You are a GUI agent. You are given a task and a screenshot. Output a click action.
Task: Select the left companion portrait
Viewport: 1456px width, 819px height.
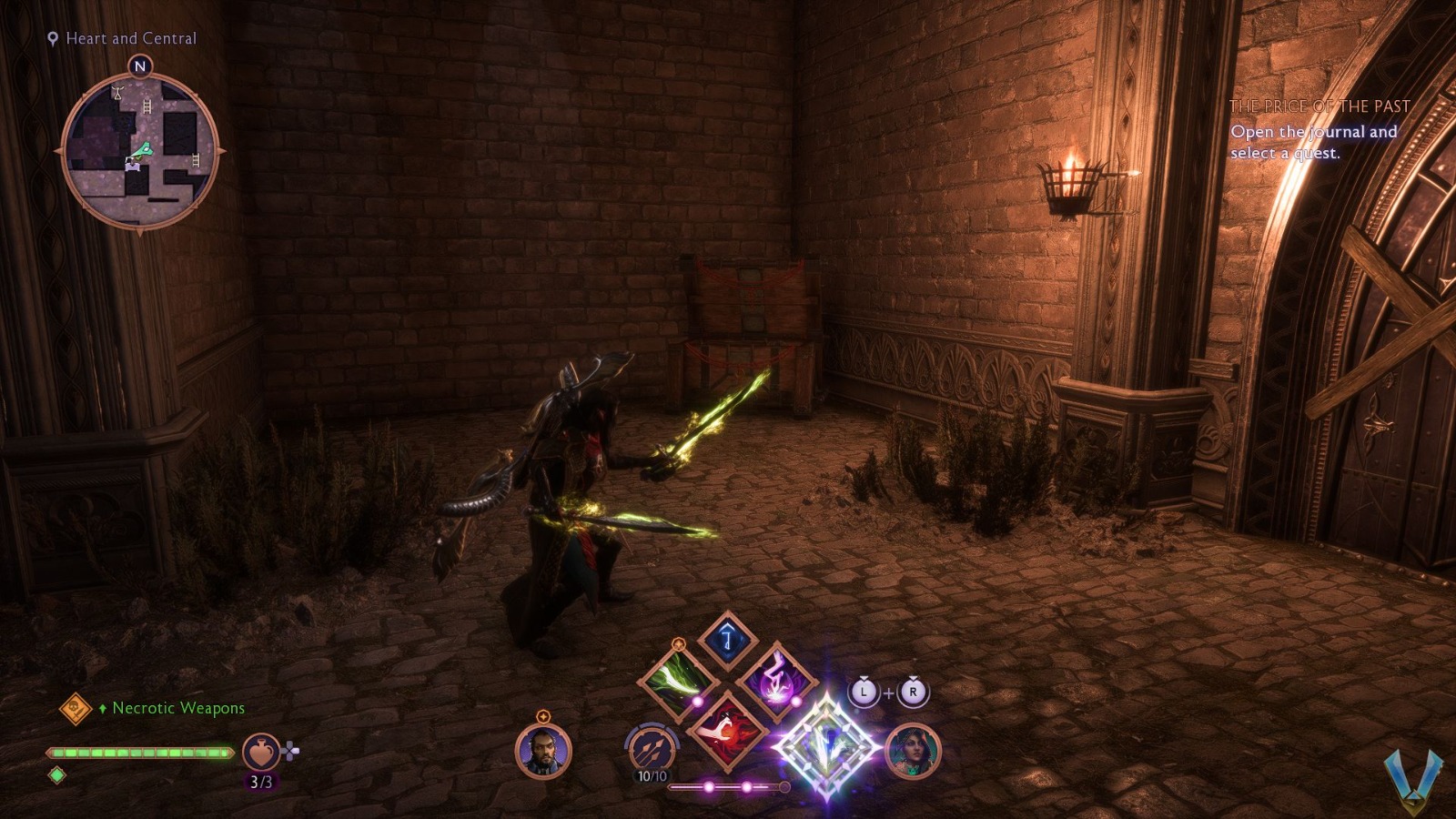[x=541, y=751]
